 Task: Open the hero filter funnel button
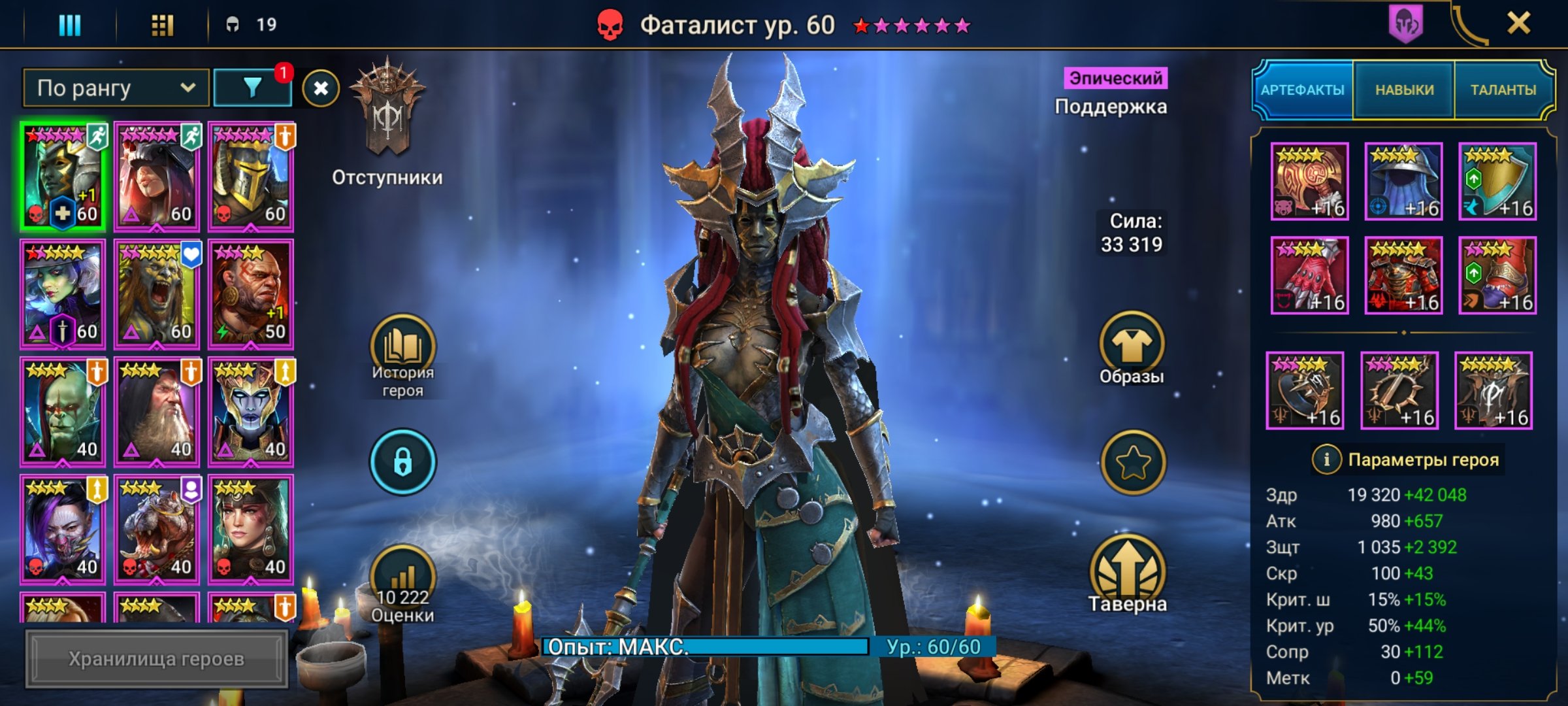coord(252,88)
